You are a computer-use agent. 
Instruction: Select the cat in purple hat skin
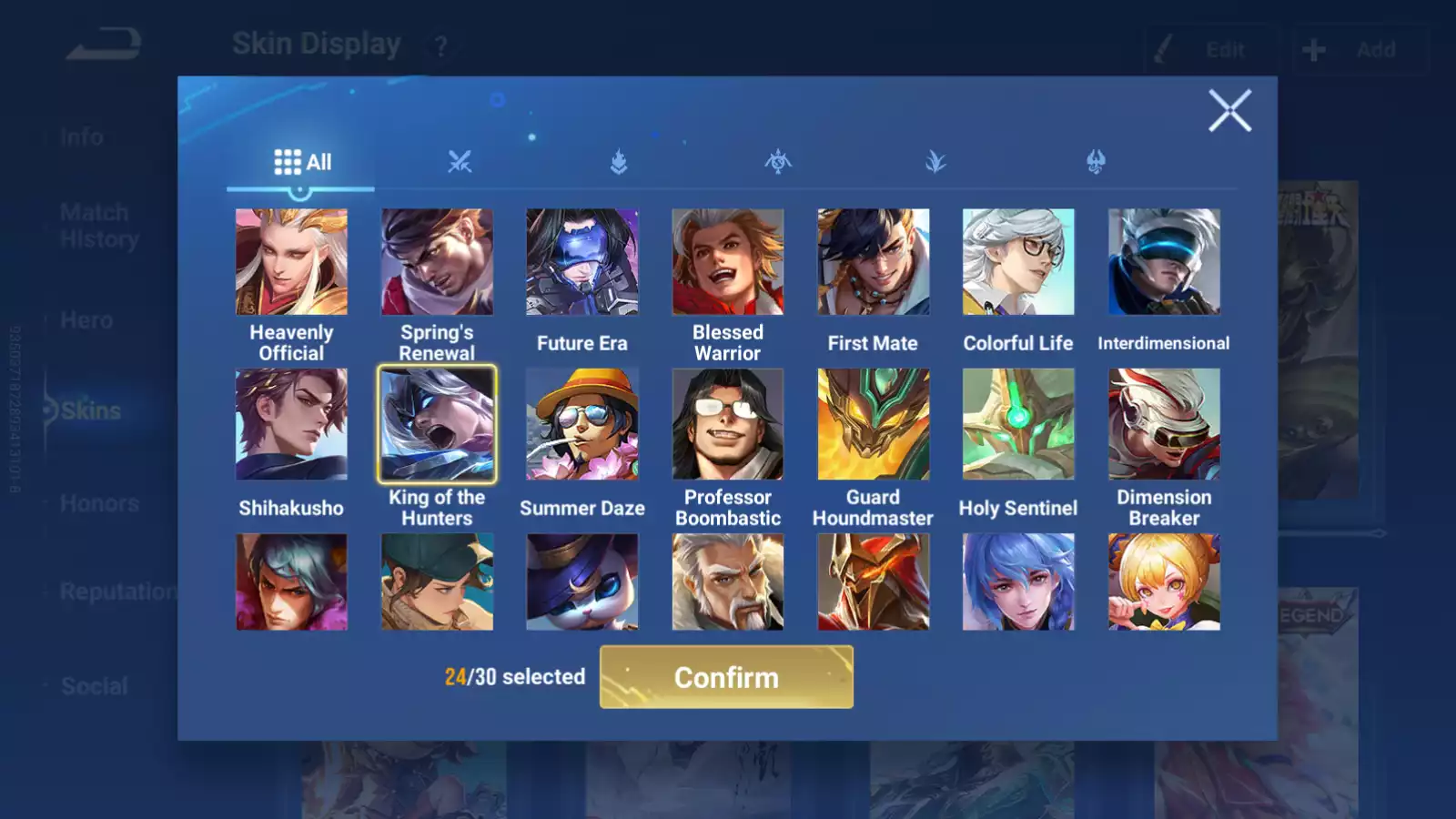pos(582,582)
